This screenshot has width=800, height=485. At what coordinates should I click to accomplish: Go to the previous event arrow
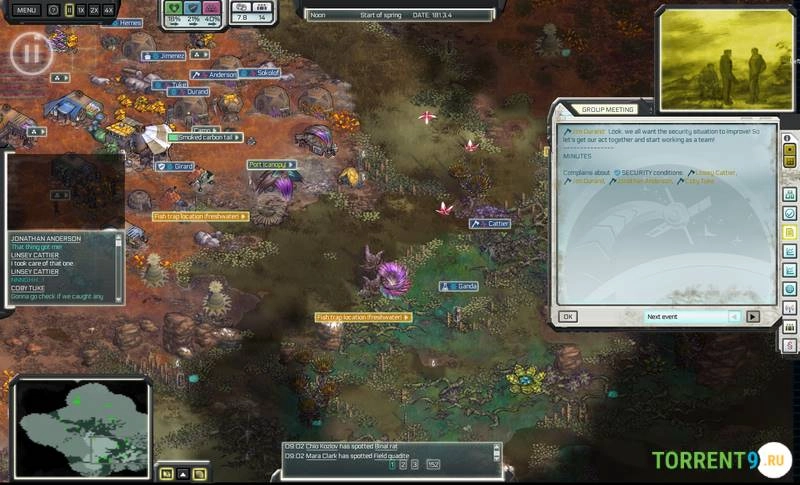735,316
